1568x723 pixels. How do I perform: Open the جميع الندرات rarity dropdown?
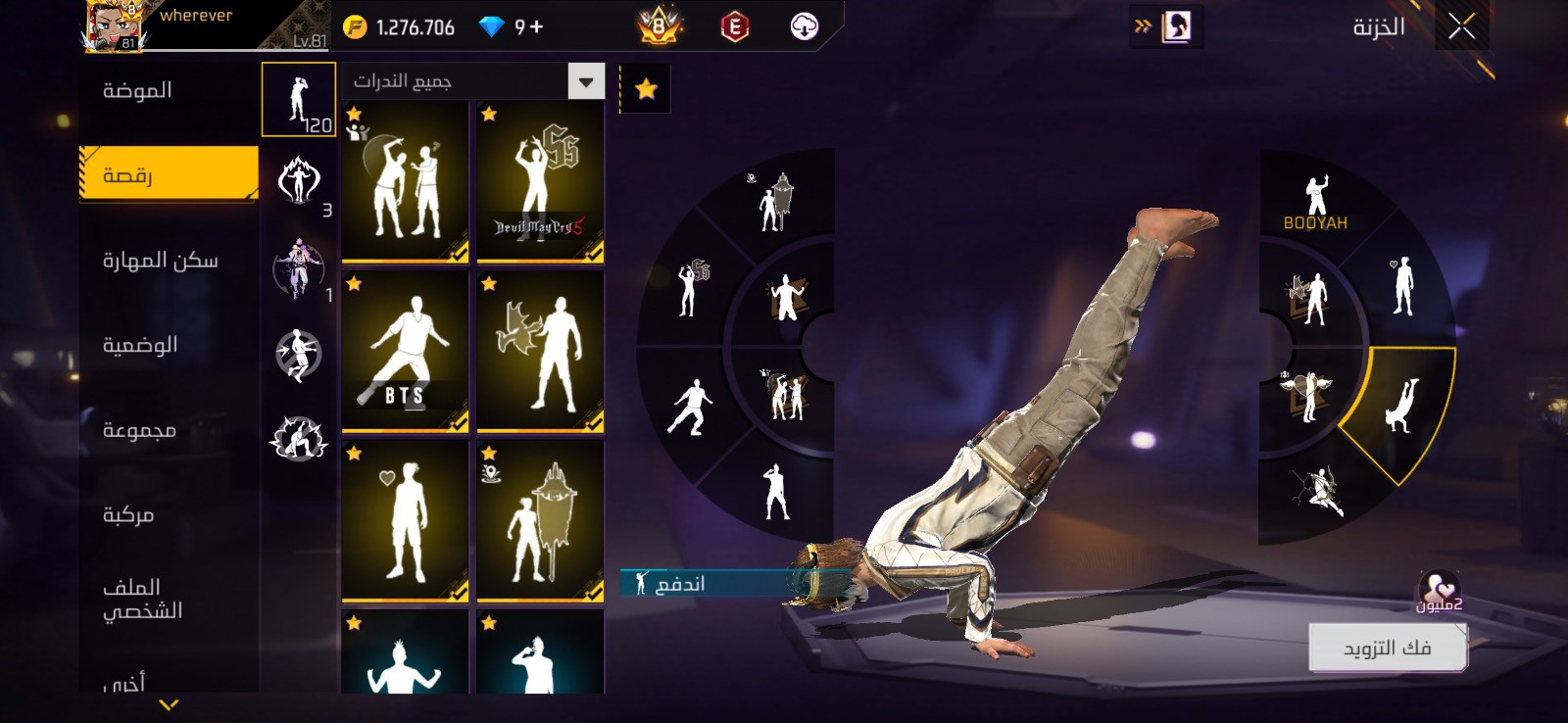pyautogui.click(x=585, y=81)
